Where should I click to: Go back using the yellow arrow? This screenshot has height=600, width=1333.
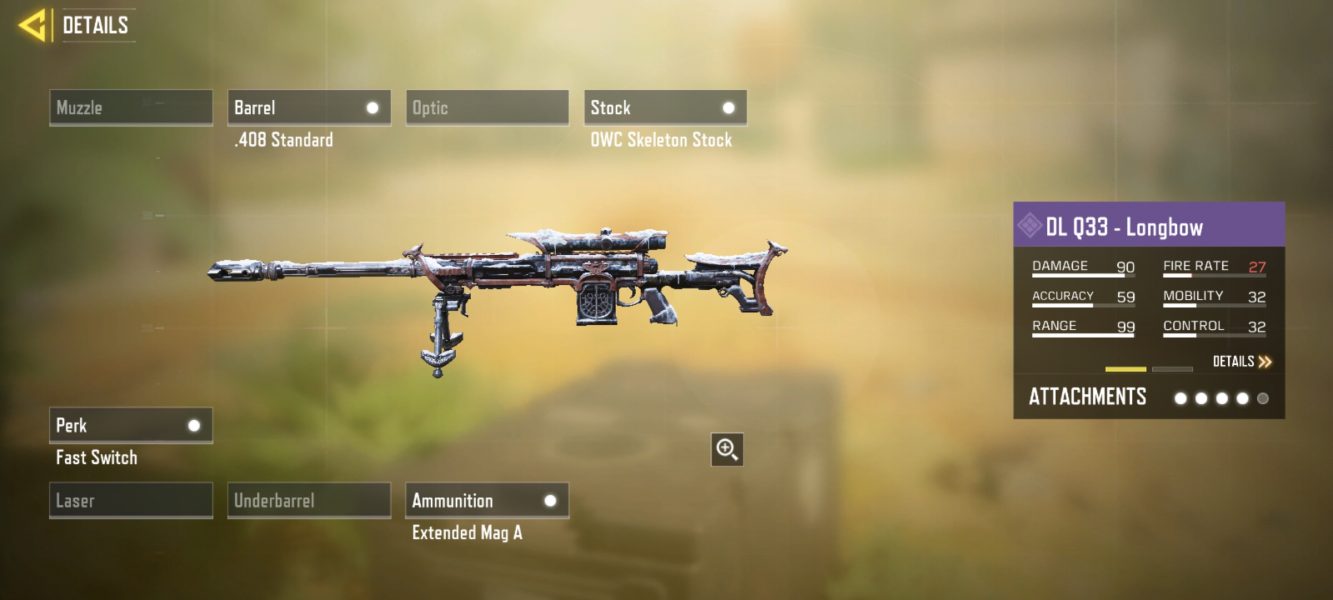coord(33,25)
